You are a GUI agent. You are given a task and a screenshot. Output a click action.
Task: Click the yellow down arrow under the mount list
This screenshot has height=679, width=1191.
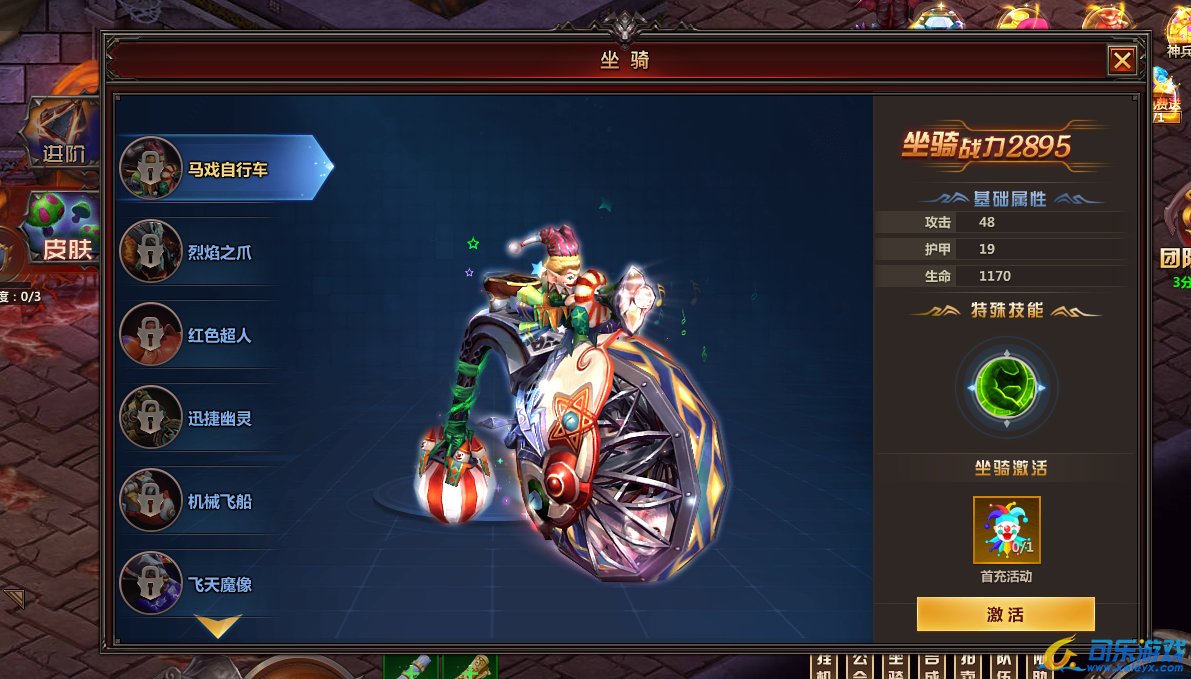[x=218, y=627]
